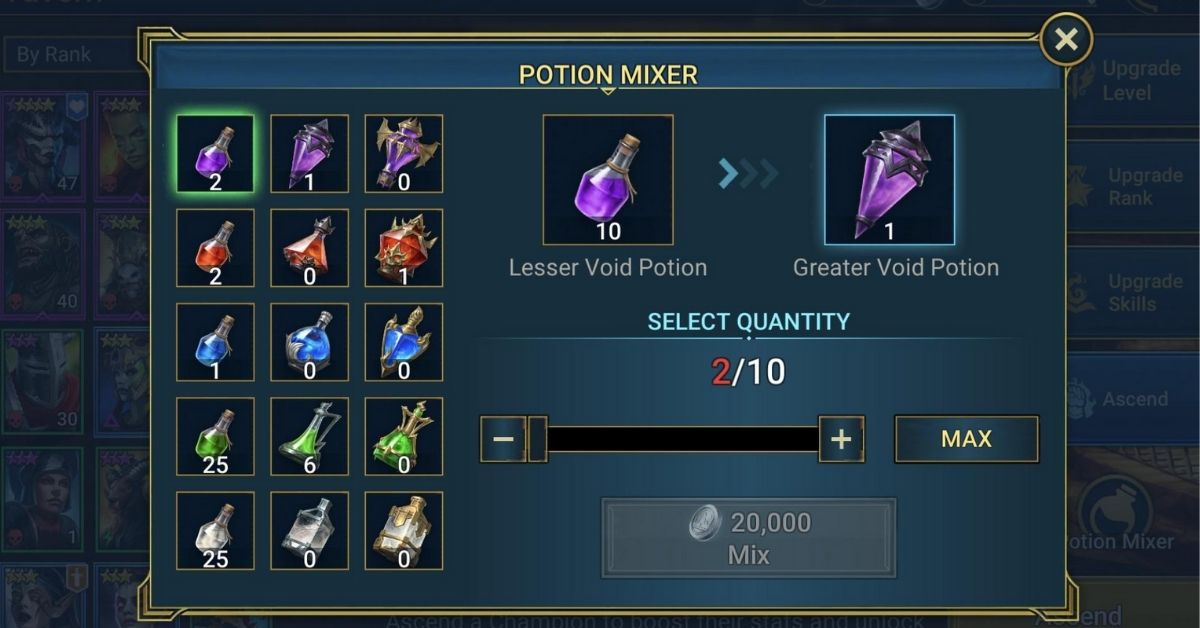Select the Greater Spirit Potion slot

(x=309, y=436)
